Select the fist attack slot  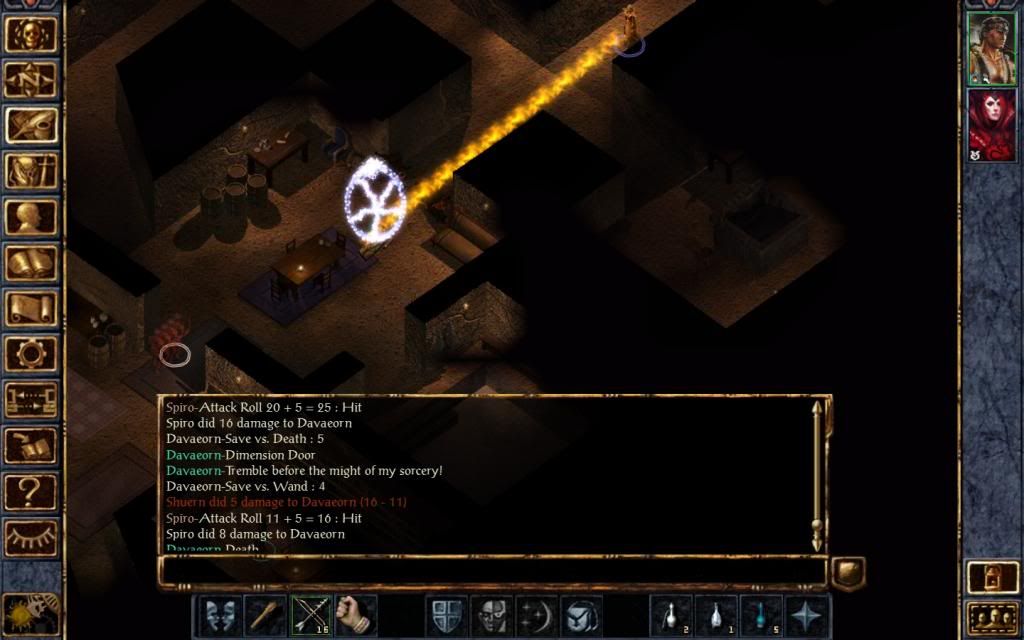coord(355,614)
